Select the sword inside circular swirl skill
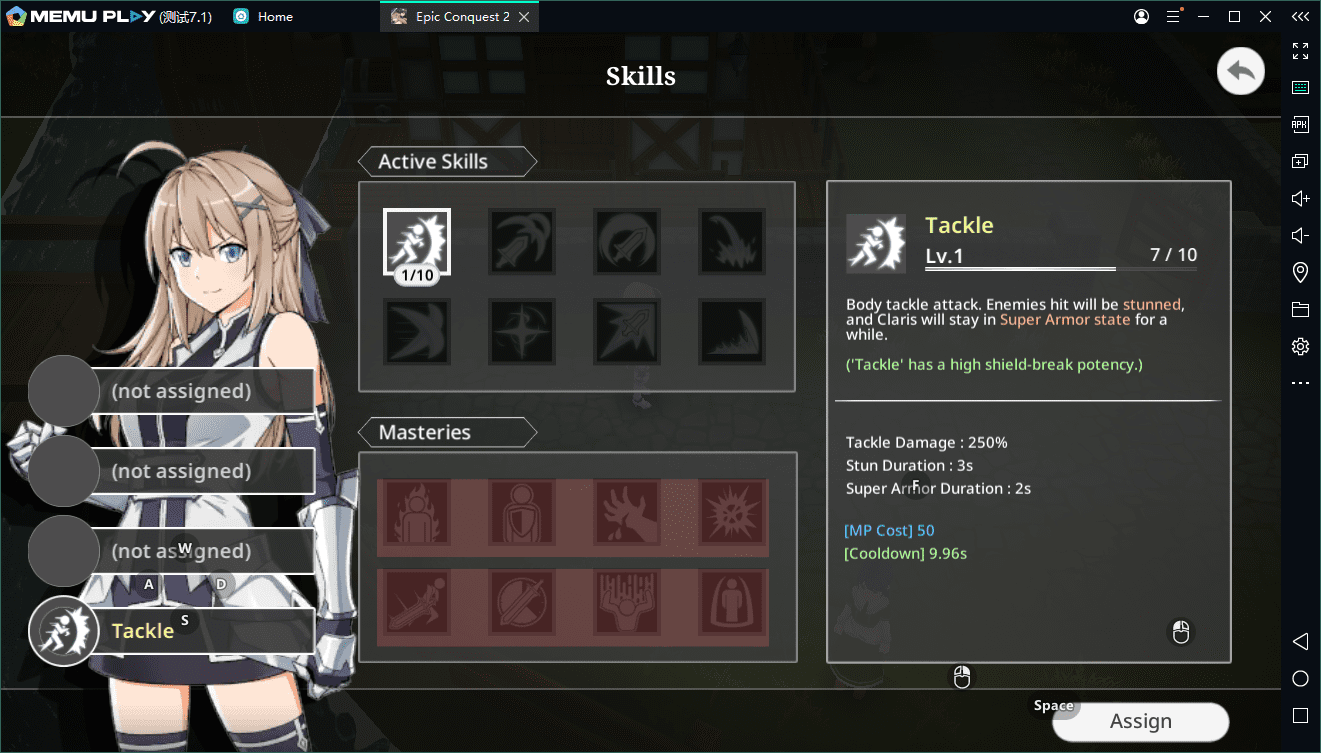Image resolution: width=1321 pixels, height=753 pixels. [627, 242]
